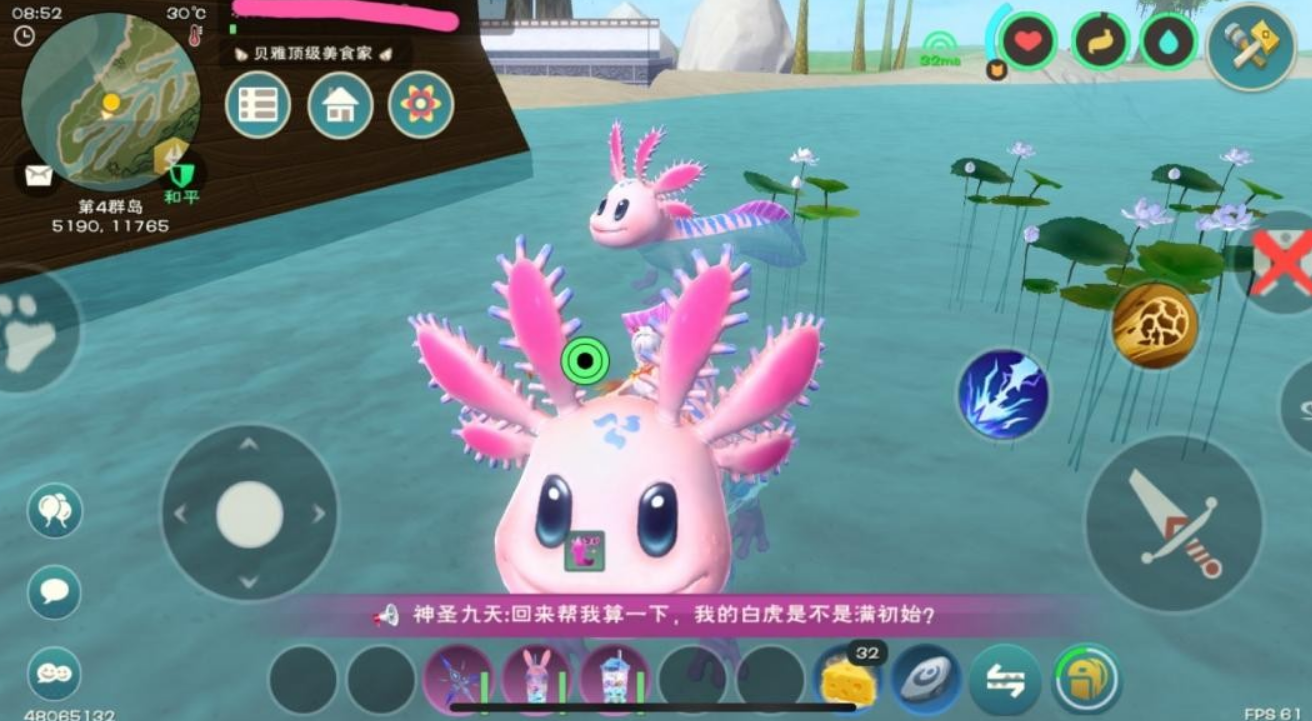This screenshot has height=721, width=1312.
Task: Select the silver disc hotbar slot
Action: click(x=925, y=680)
